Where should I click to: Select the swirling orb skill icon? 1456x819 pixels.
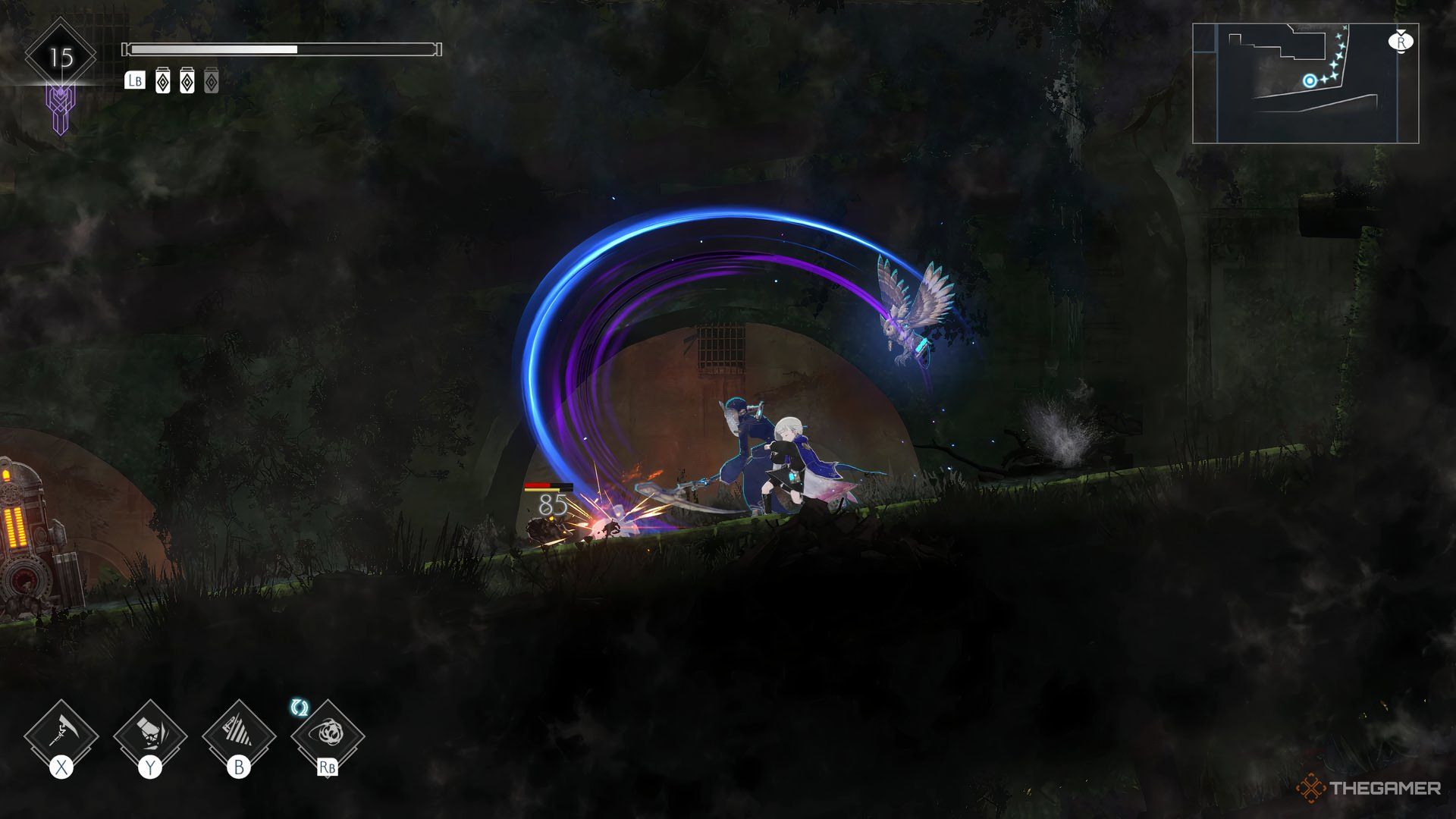[x=328, y=734]
